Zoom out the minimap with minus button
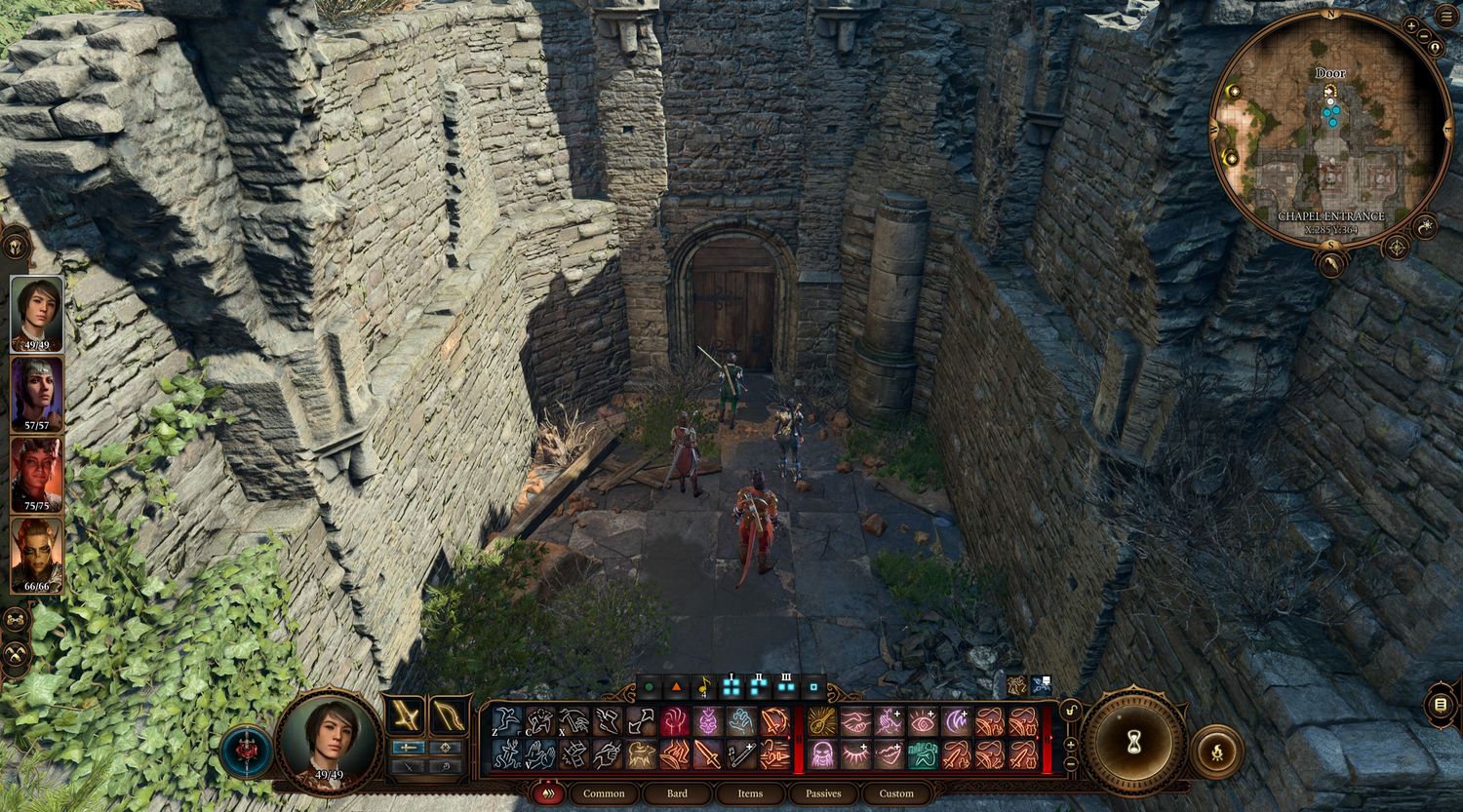The image size is (1463, 812). (x=1425, y=37)
